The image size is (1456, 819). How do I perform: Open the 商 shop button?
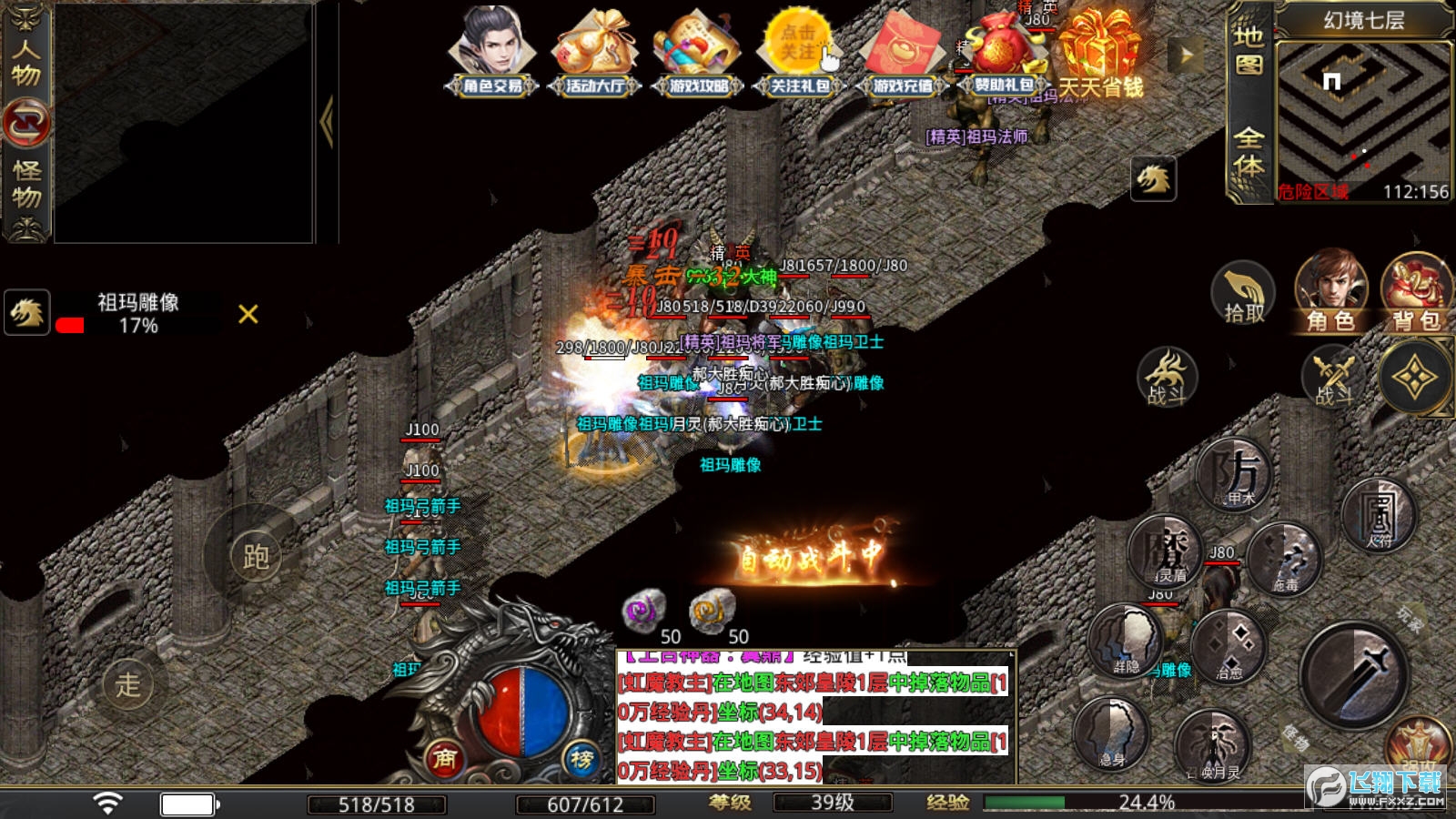[x=445, y=758]
